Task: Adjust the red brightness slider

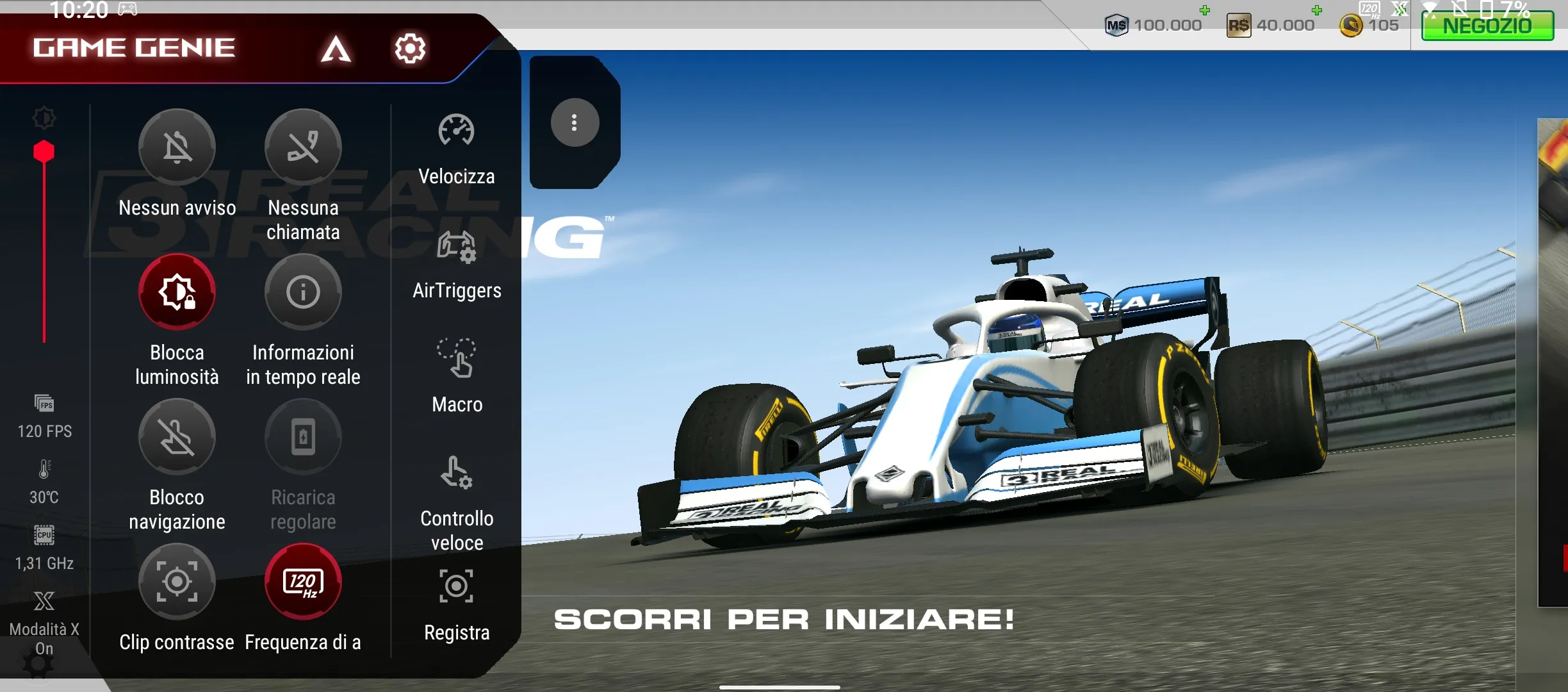Action: pyautogui.click(x=44, y=150)
